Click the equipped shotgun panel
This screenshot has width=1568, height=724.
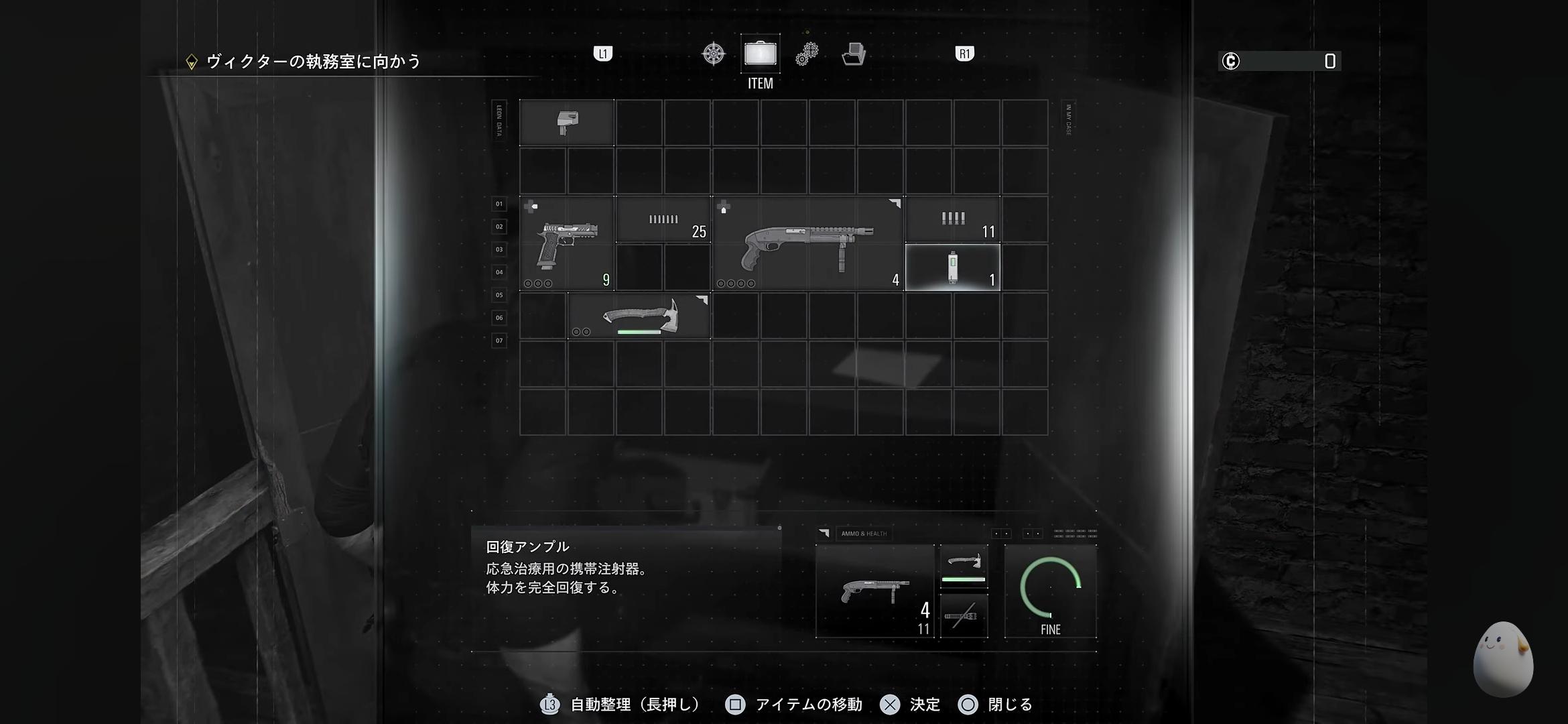[x=874, y=591]
